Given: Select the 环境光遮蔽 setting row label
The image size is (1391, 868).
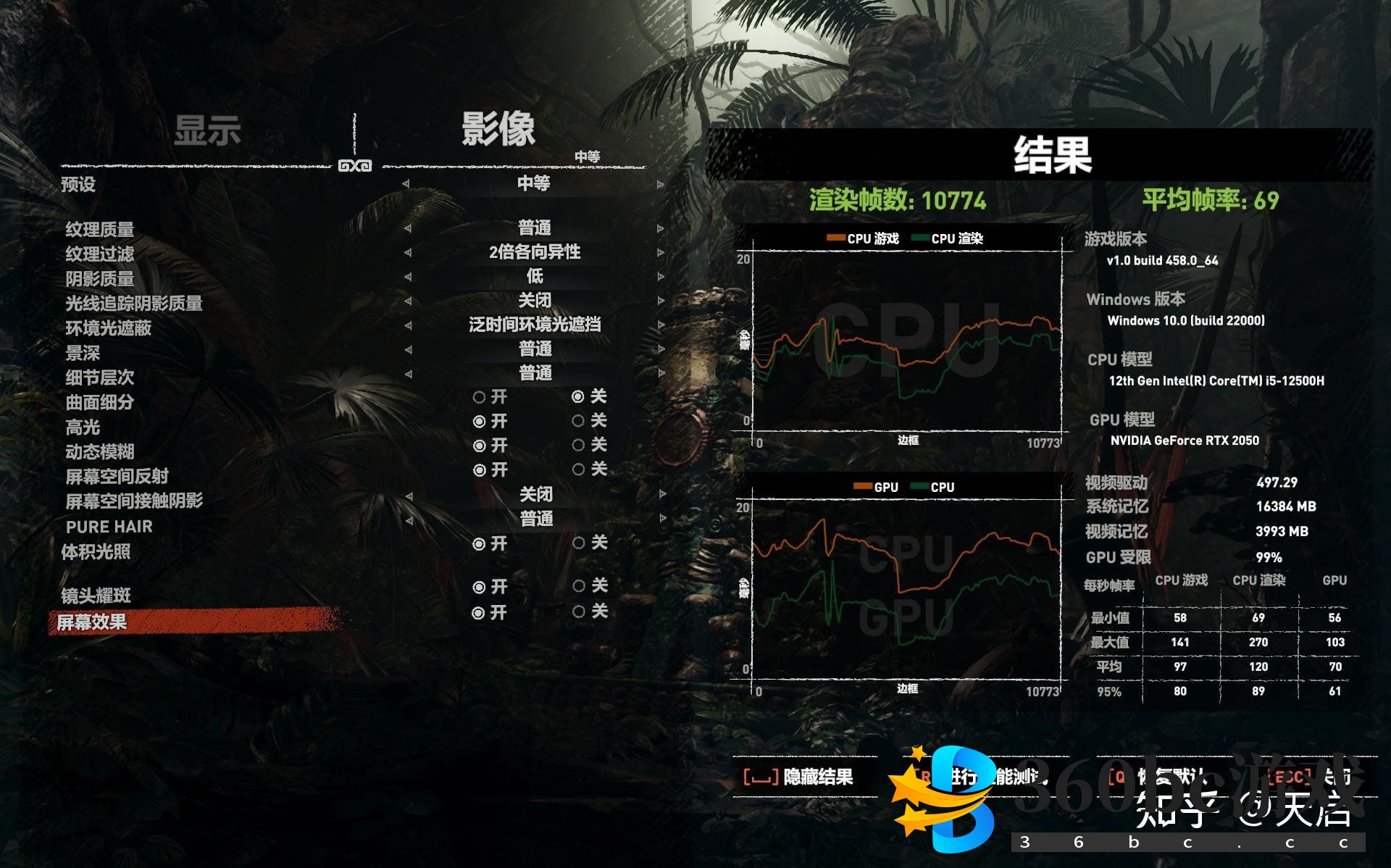Looking at the screenshot, I should pyautogui.click(x=109, y=328).
